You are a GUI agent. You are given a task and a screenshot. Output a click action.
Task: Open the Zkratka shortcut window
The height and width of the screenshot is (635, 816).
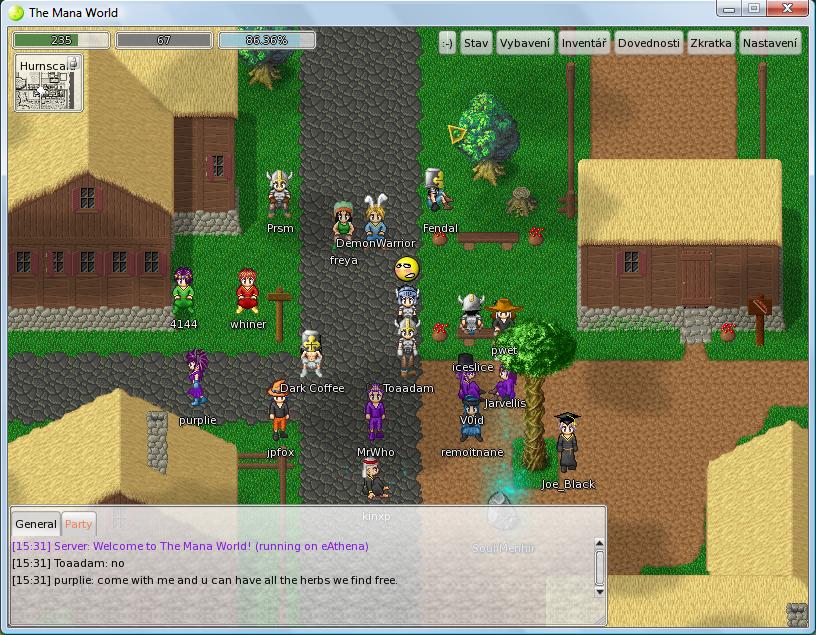point(711,43)
